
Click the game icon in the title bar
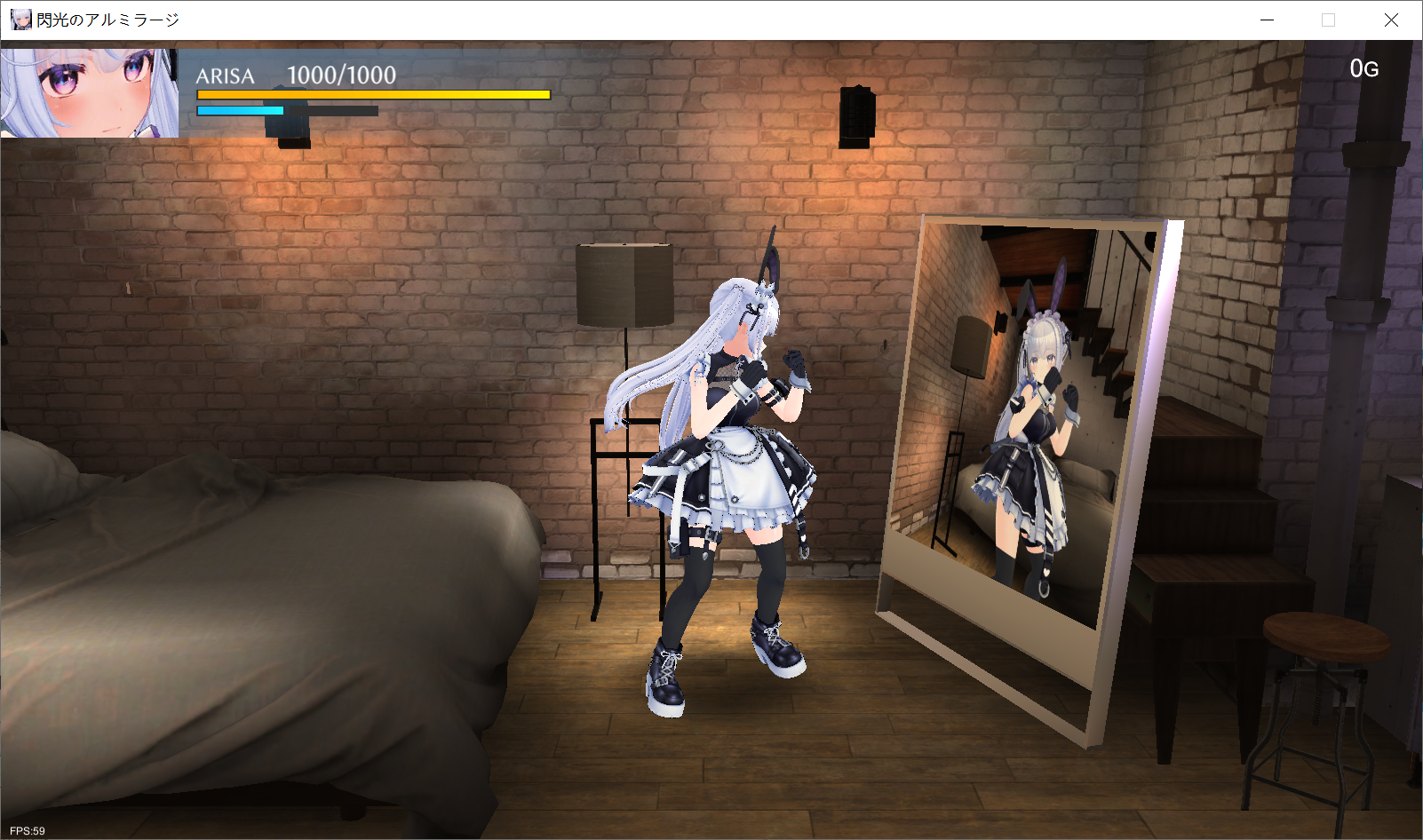click(20, 18)
